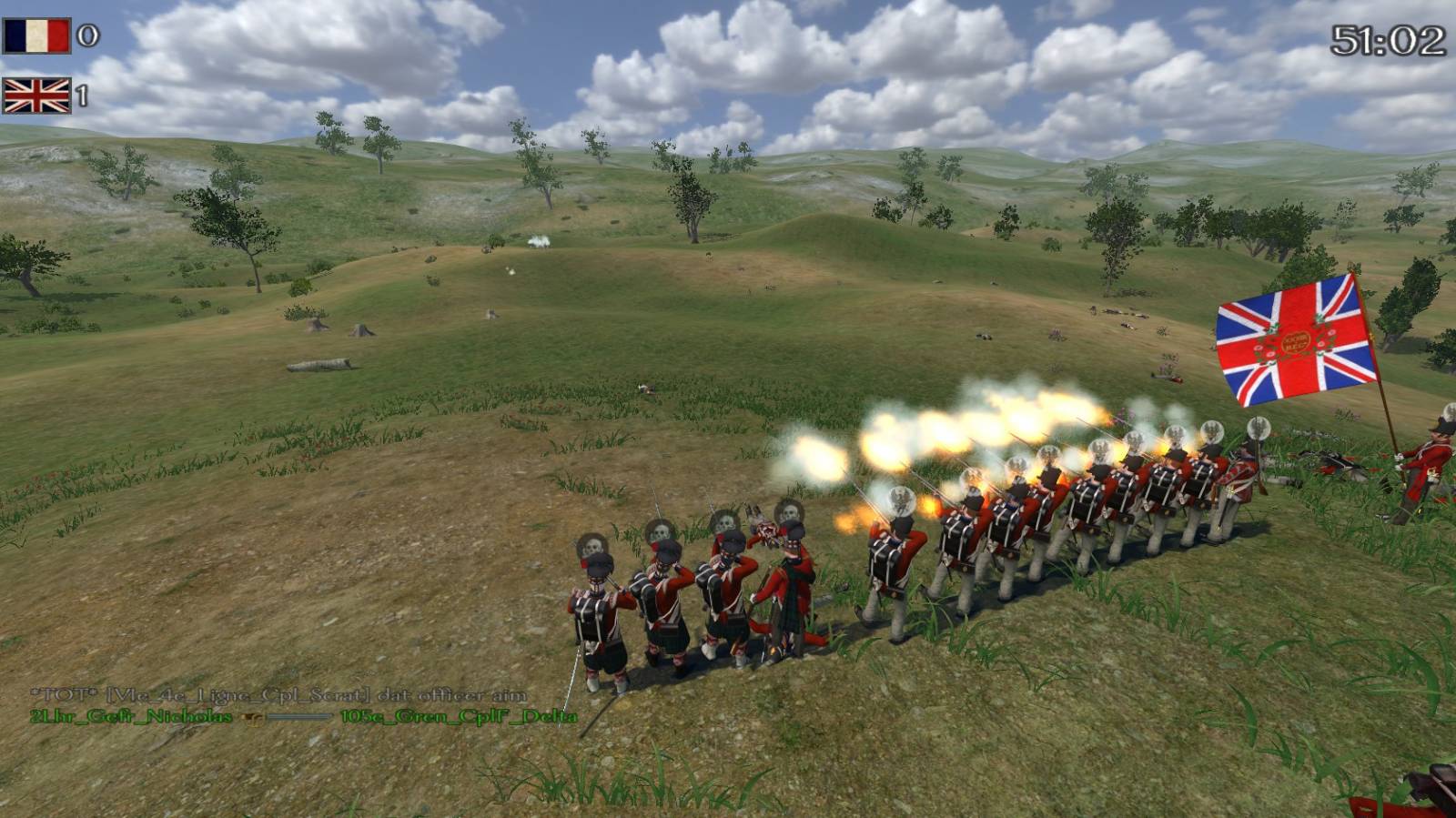1456x818 pixels.
Task: Select the 2Lhr_Gefr_Nicholas kill feed entry
Action: point(131,717)
